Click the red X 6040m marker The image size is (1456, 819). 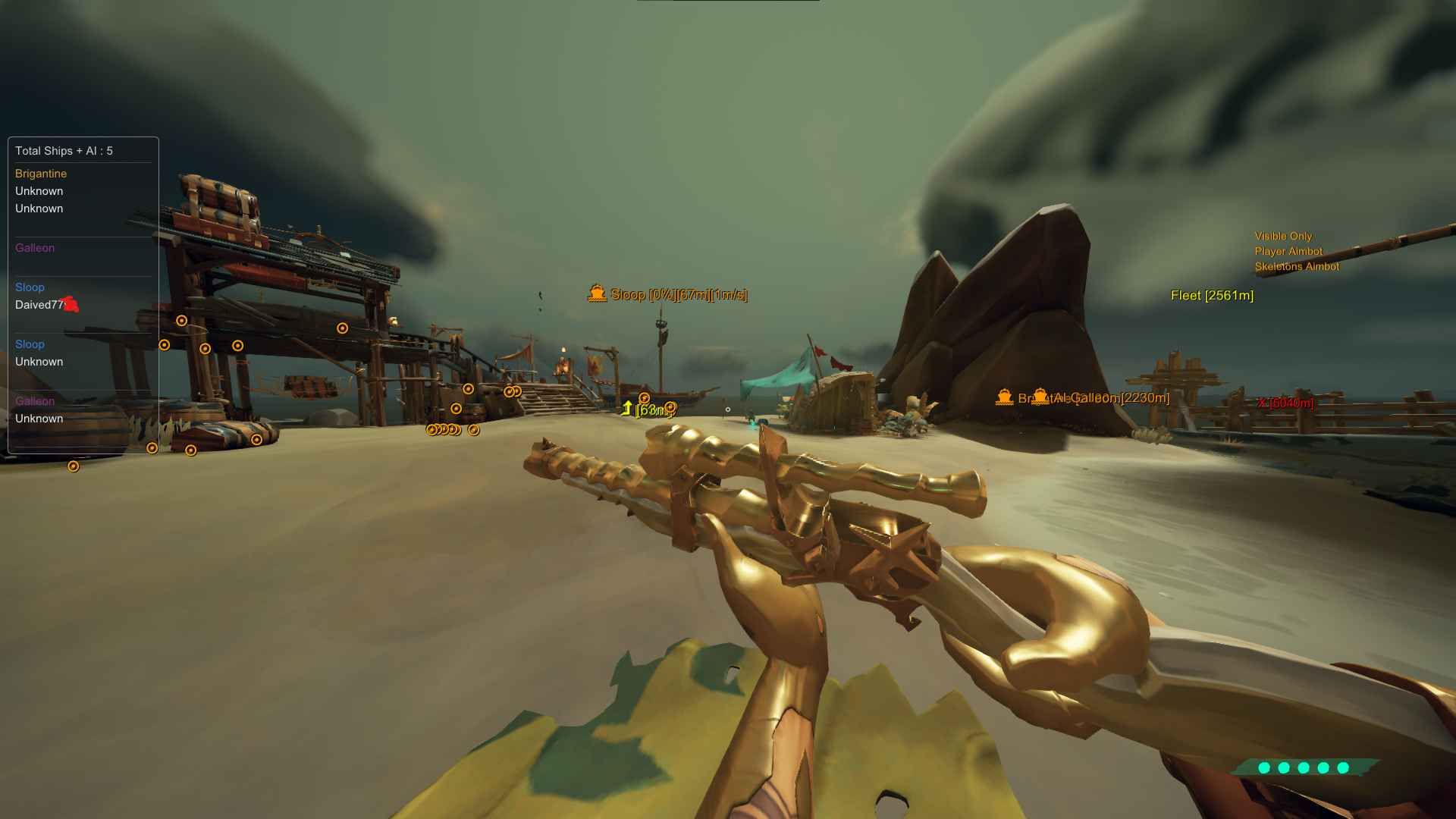(x=1285, y=403)
